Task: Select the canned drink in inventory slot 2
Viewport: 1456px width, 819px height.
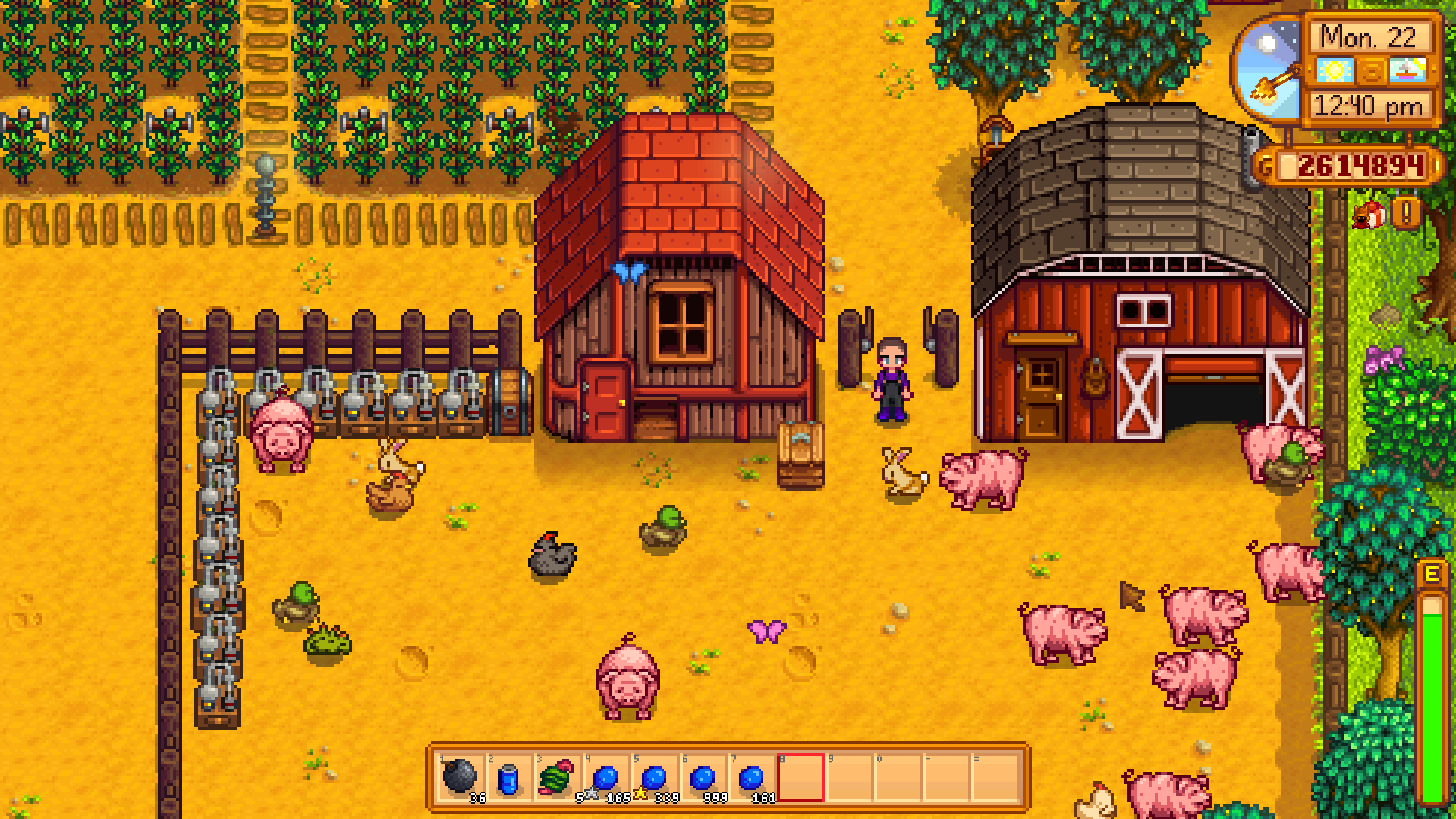Action: (508, 780)
